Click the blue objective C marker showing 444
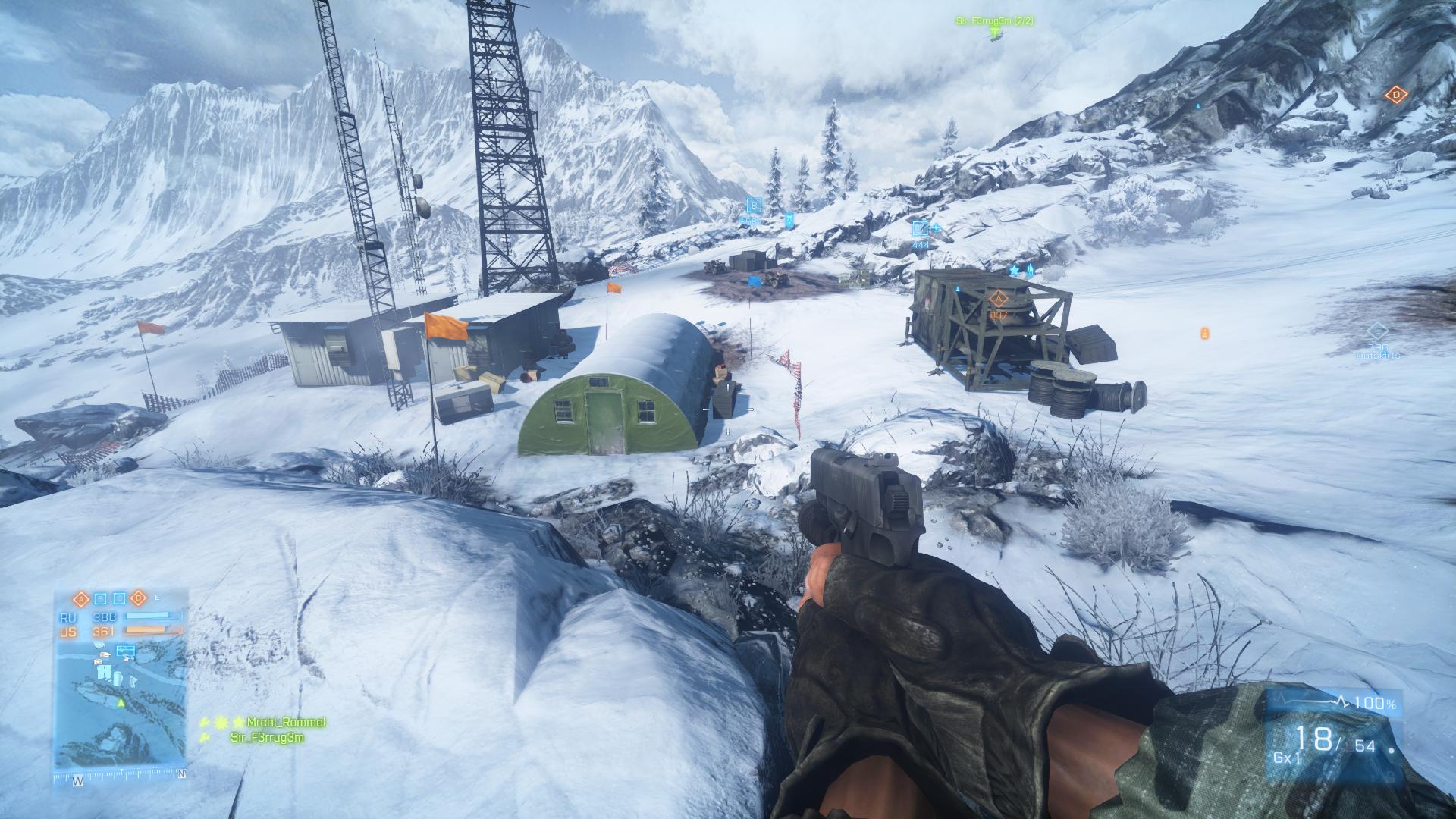Viewport: 1456px width, 819px height. coord(920,227)
